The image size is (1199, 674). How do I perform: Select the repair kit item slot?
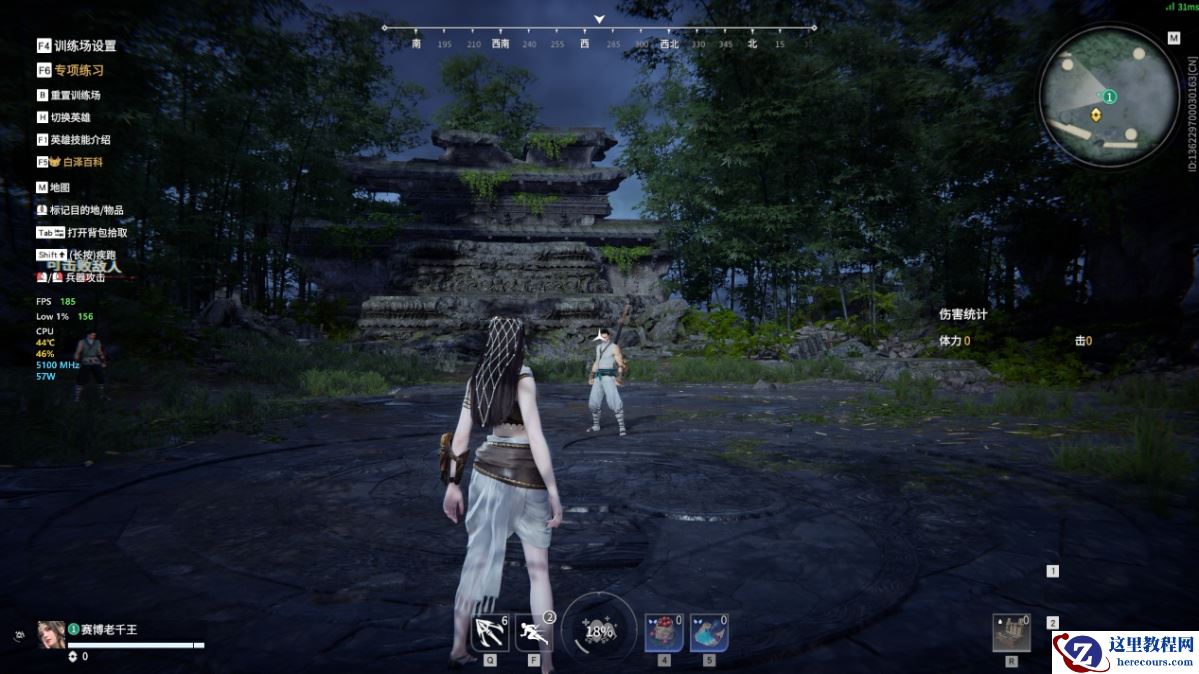pyautogui.click(x=1011, y=633)
